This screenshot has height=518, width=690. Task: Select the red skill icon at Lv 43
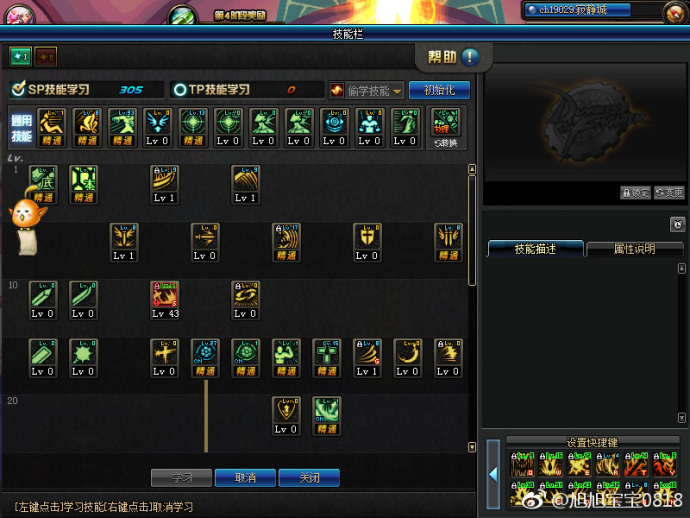point(164,298)
